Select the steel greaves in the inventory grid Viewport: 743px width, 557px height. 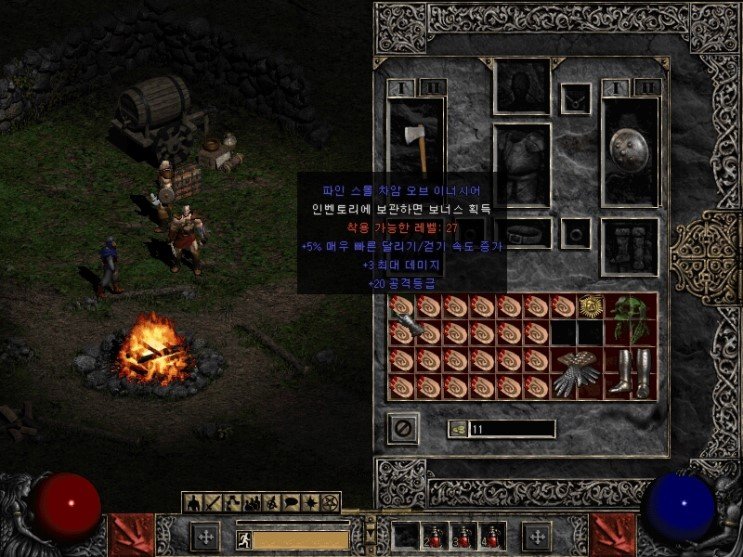[x=631, y=373]
